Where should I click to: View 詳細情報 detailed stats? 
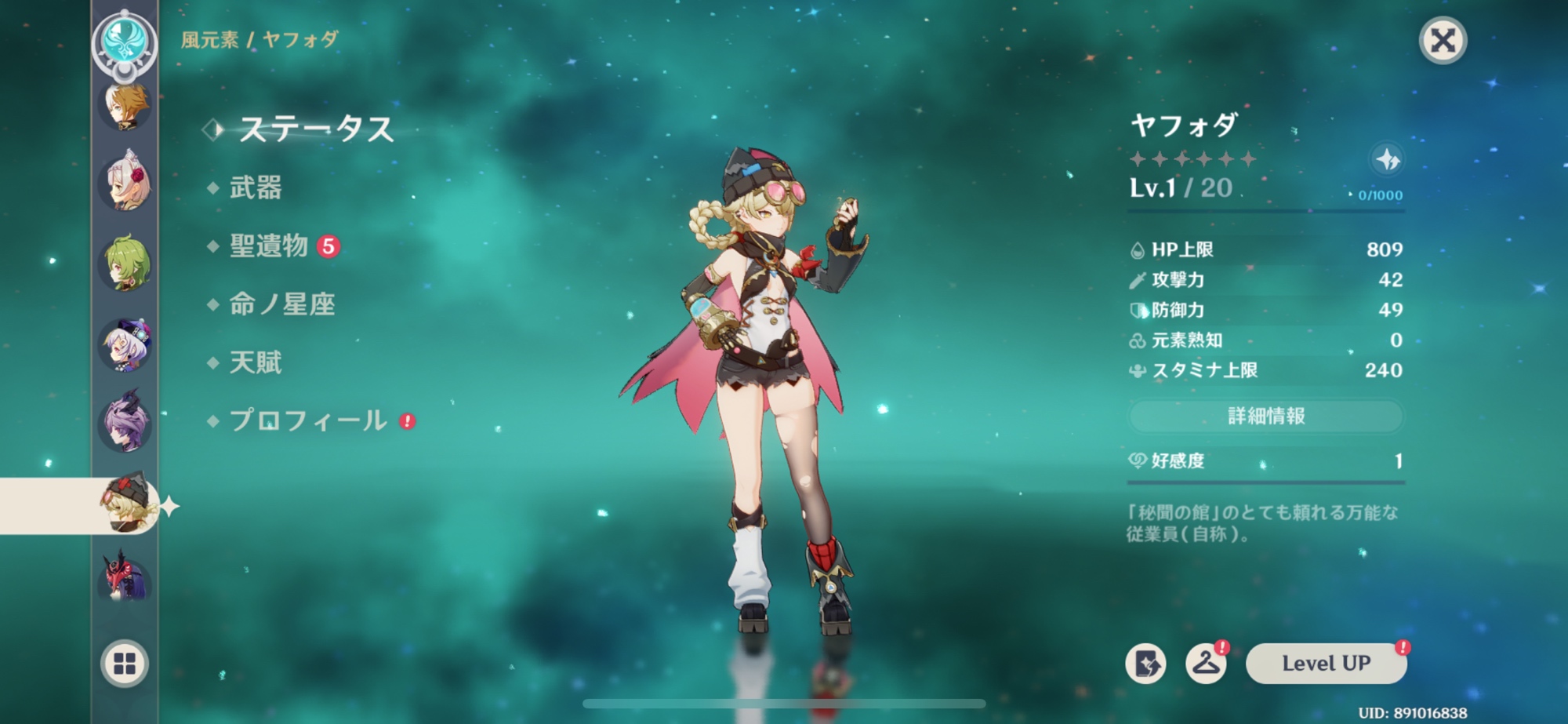[1265, 416]
